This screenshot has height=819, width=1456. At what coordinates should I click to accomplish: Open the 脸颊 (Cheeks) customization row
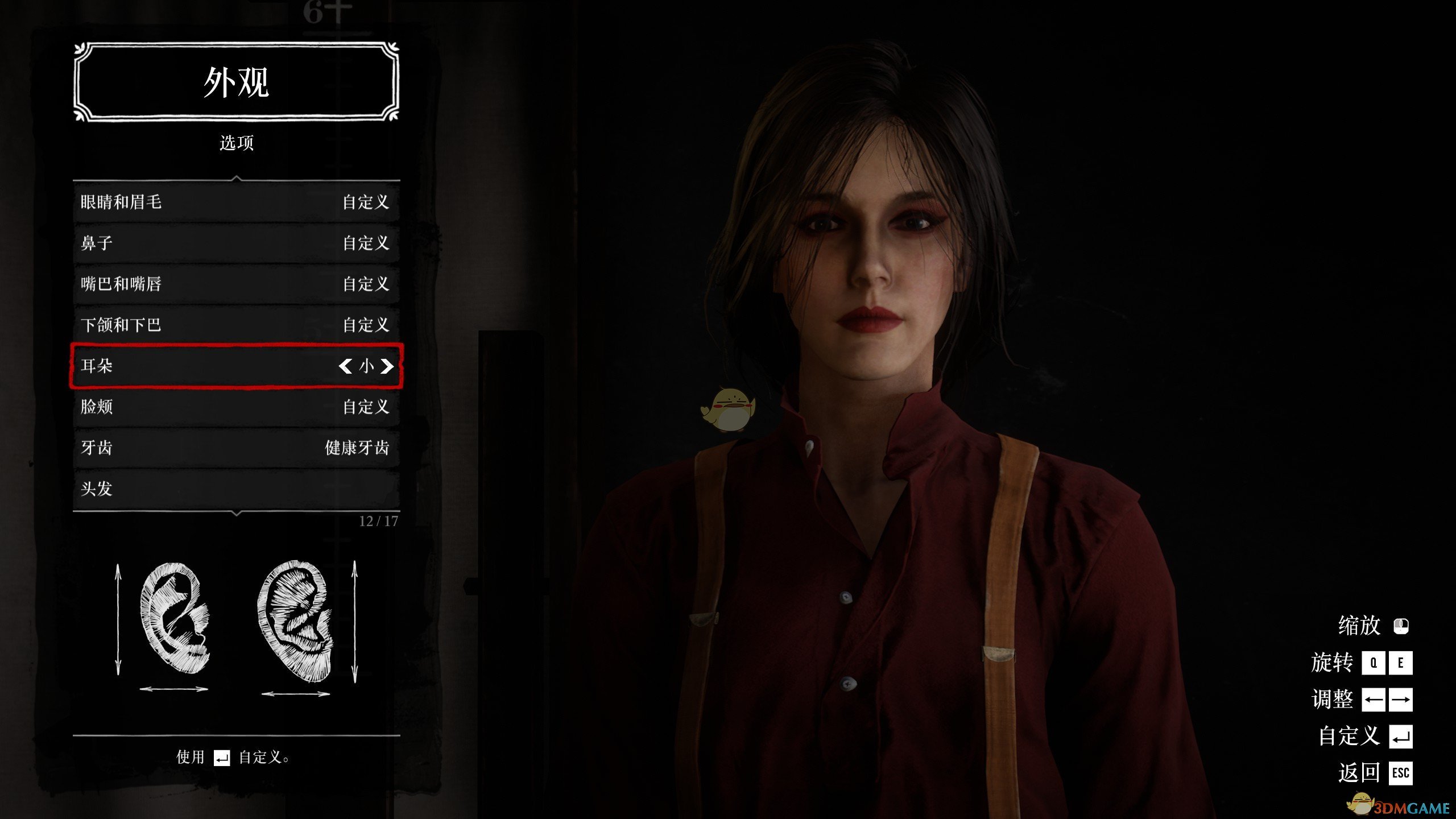pyautogui.click(x=236, y=407)
